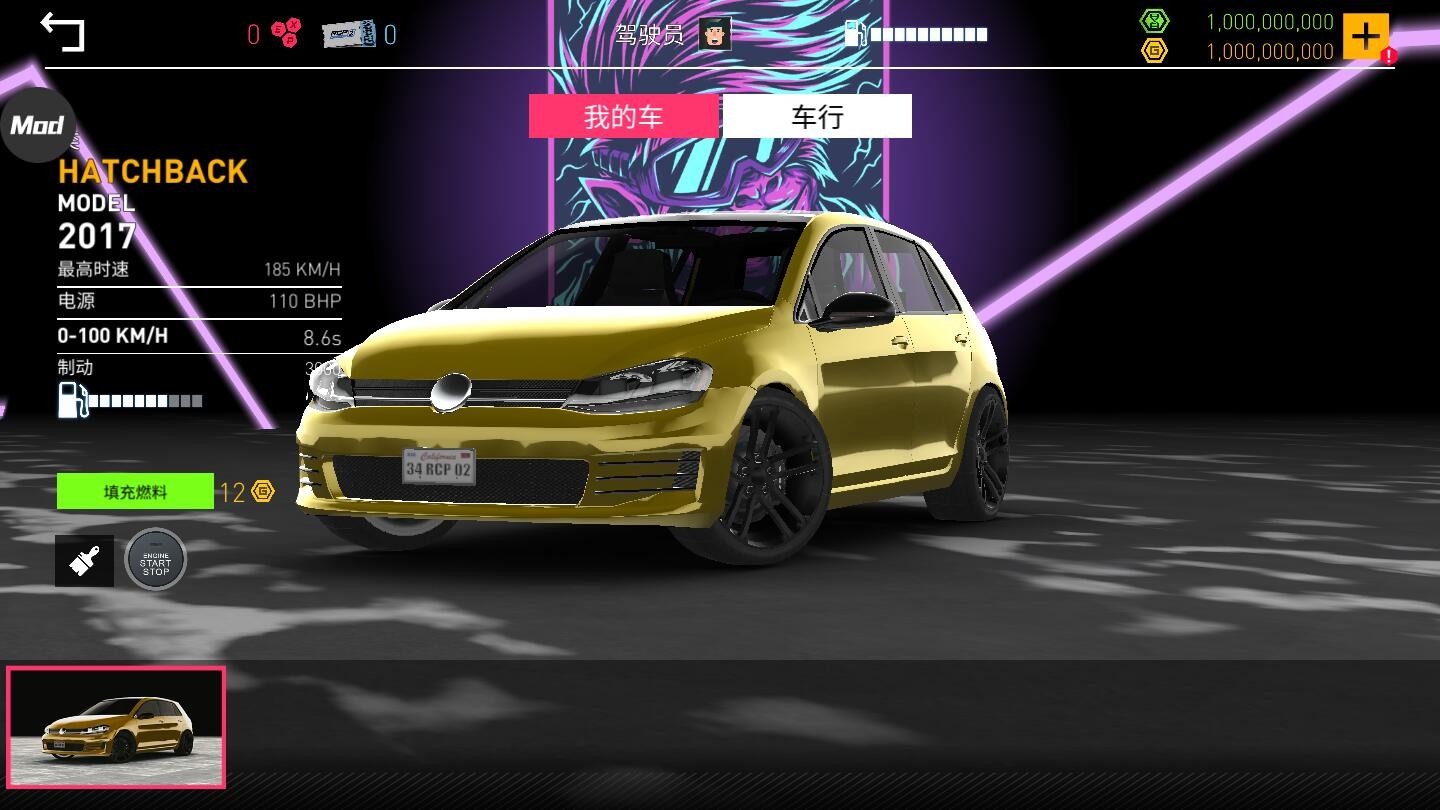The height and width of the screenshot is (810, 1440).
Task: Click the gold G coin icon
Action: [1155, 49]
